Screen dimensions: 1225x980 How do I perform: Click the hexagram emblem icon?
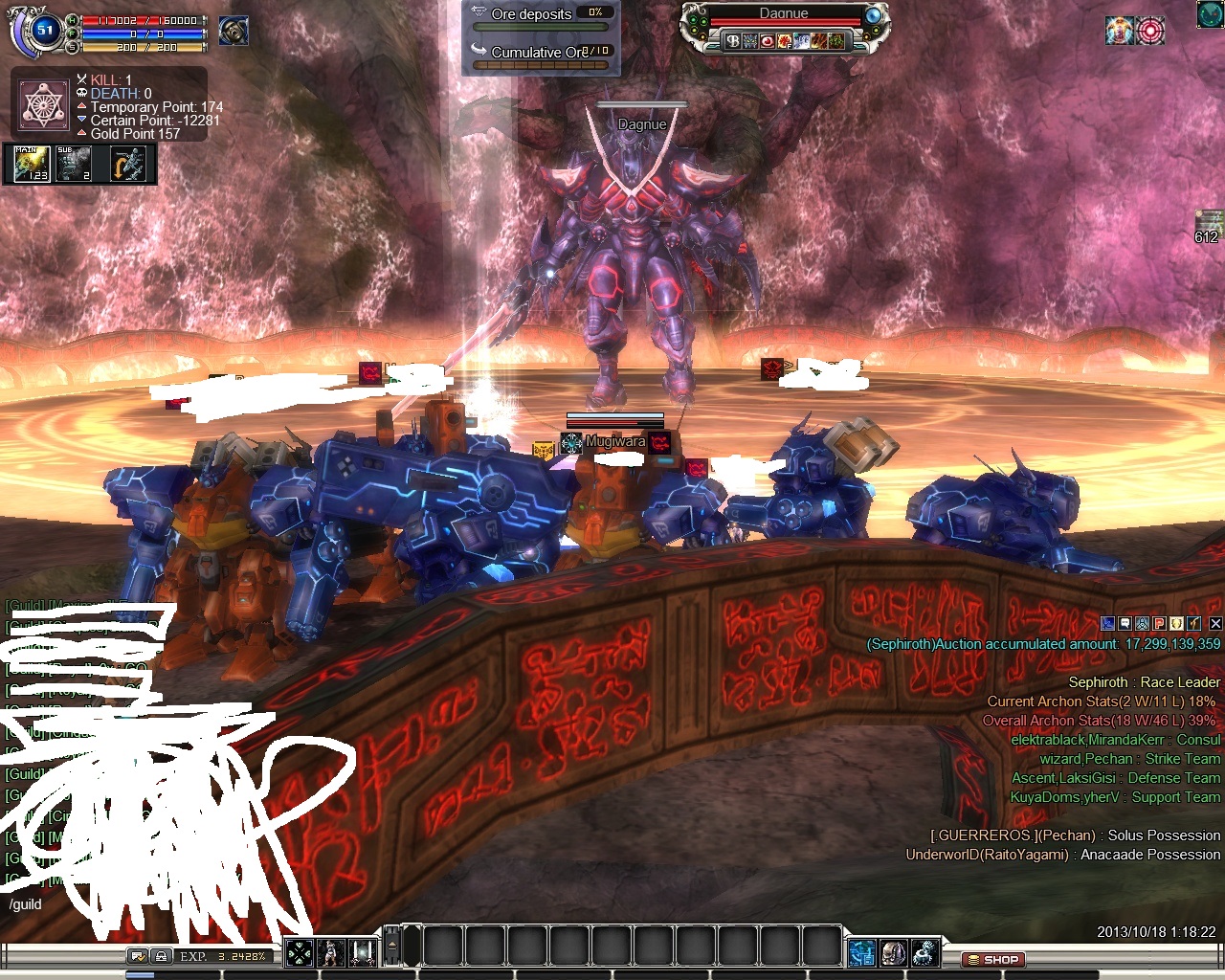(x=44, y=104)
